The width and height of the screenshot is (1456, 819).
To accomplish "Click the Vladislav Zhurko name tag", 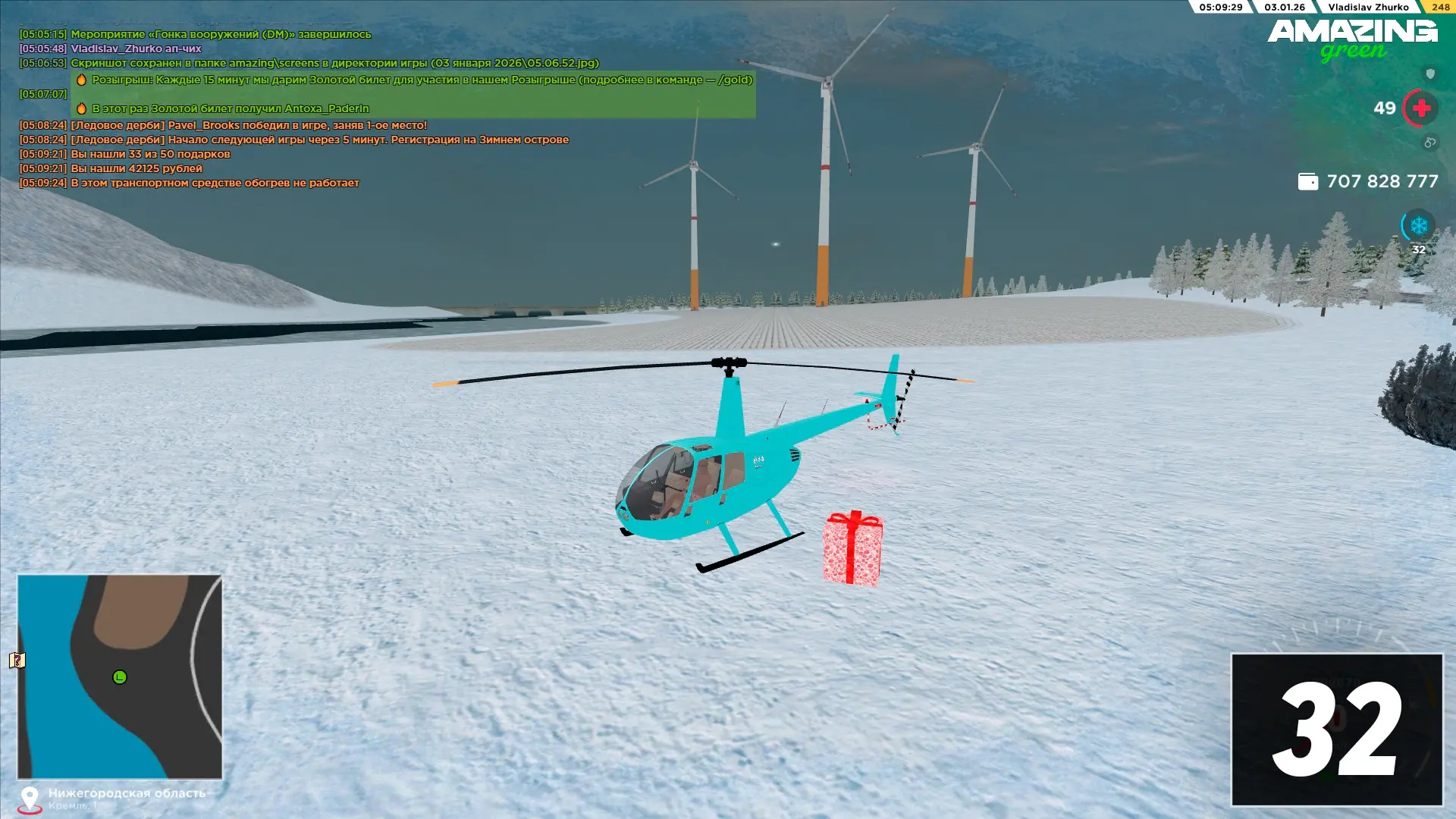I will [x=1368, y=7].
